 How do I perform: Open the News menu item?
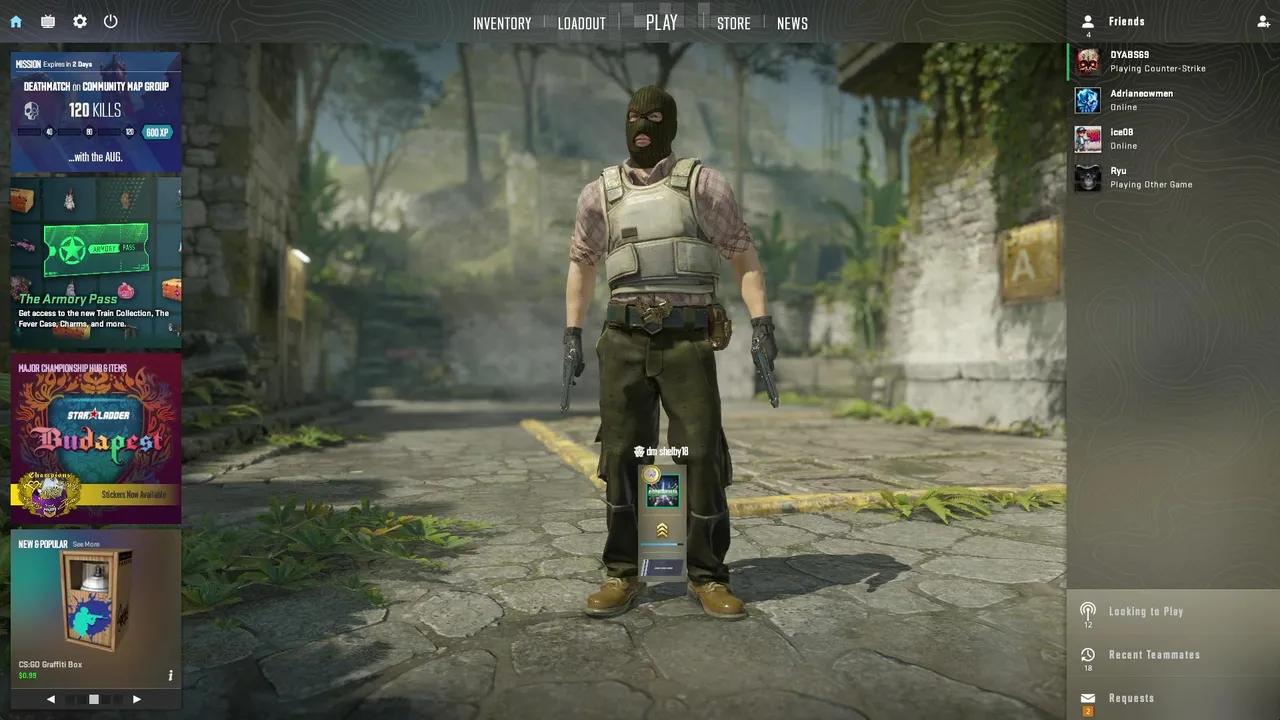792,22
